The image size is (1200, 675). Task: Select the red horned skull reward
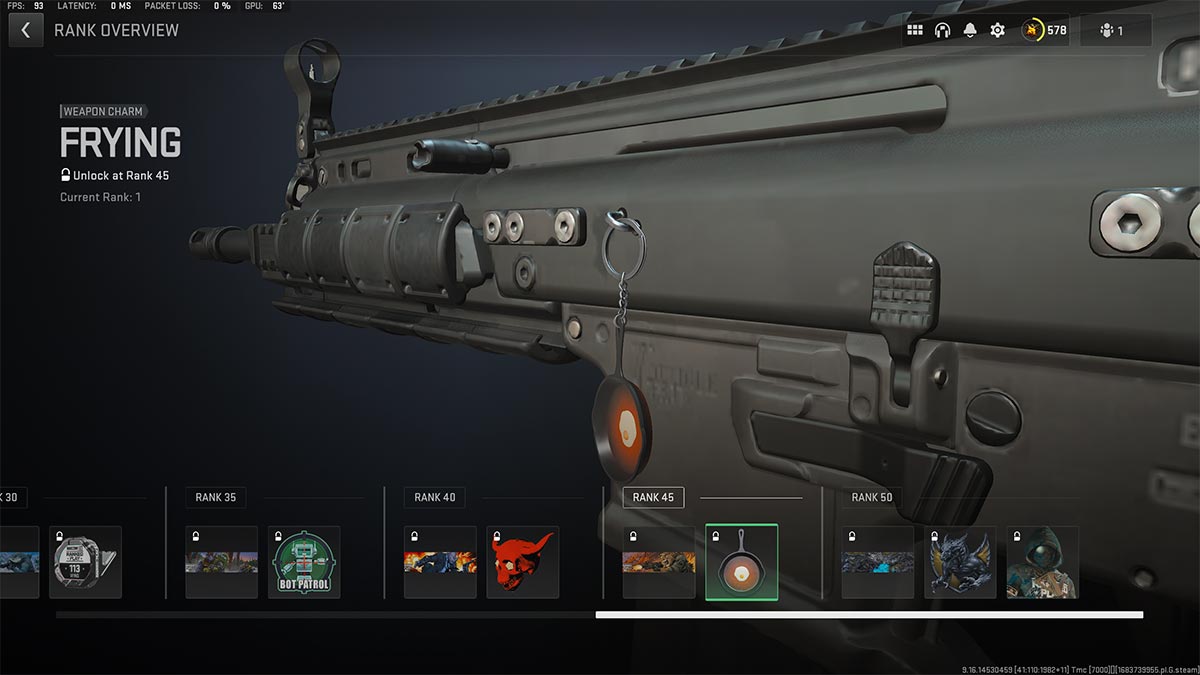tap(522, 562)
